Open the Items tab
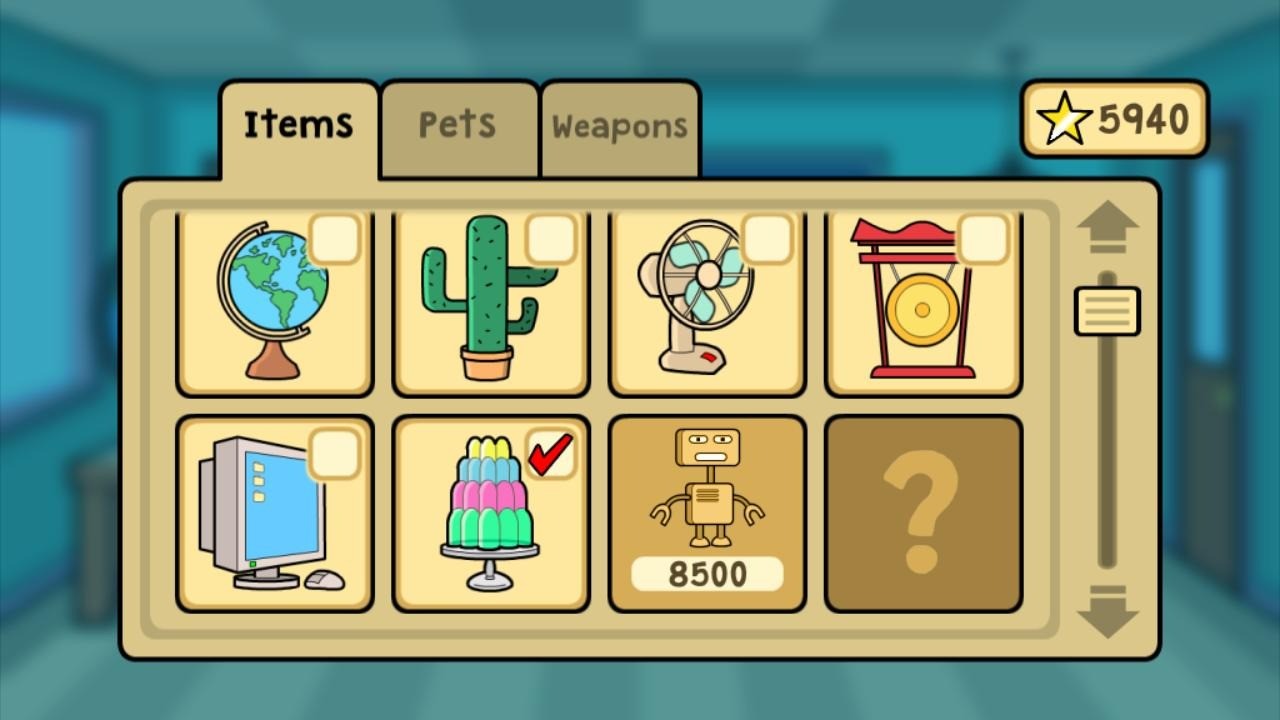Image resolution: width=1280 pixels, height=720 pixels. click(297, 122)
